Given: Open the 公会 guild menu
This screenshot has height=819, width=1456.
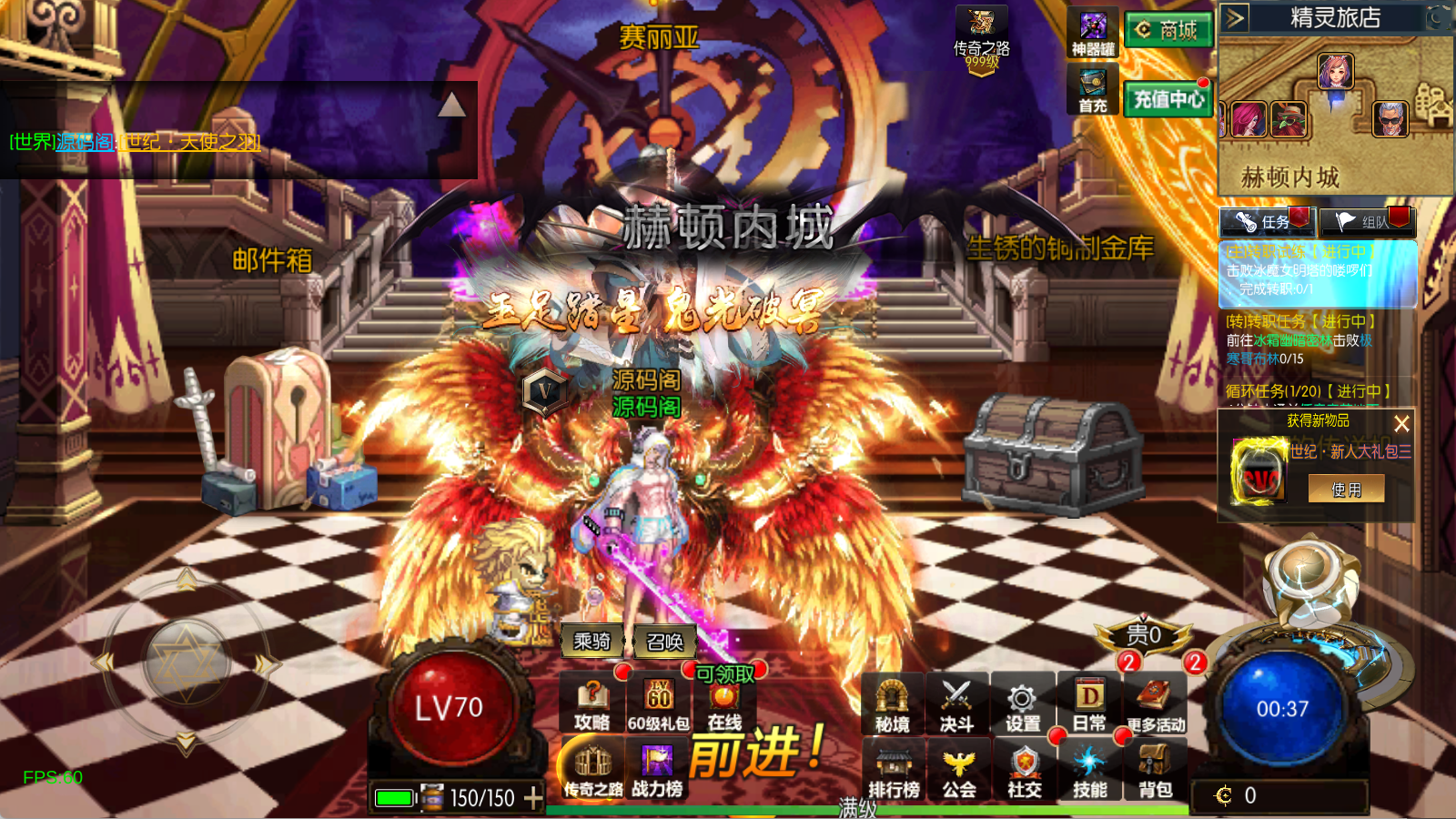Looking at the screenshot, I should pos(958,770).
